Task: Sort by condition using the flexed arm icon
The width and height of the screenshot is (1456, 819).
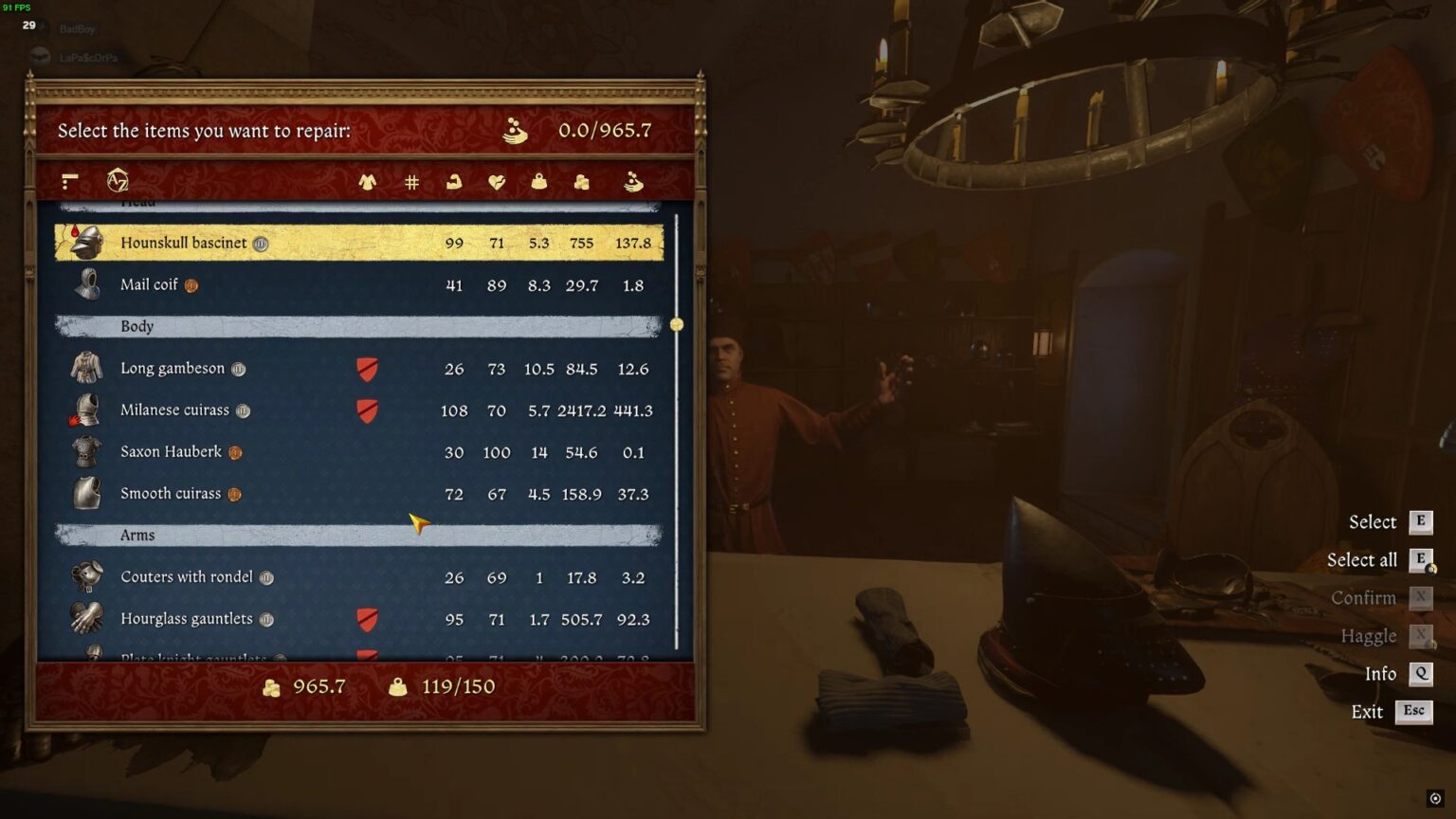Action: coord(453,182)
